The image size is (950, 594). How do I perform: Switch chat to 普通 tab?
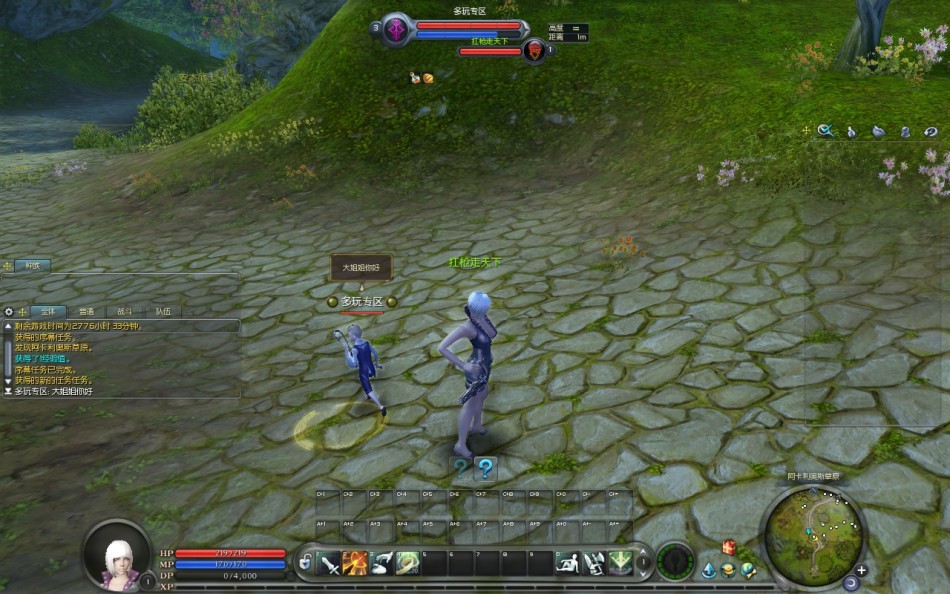[x=87, y=312]
